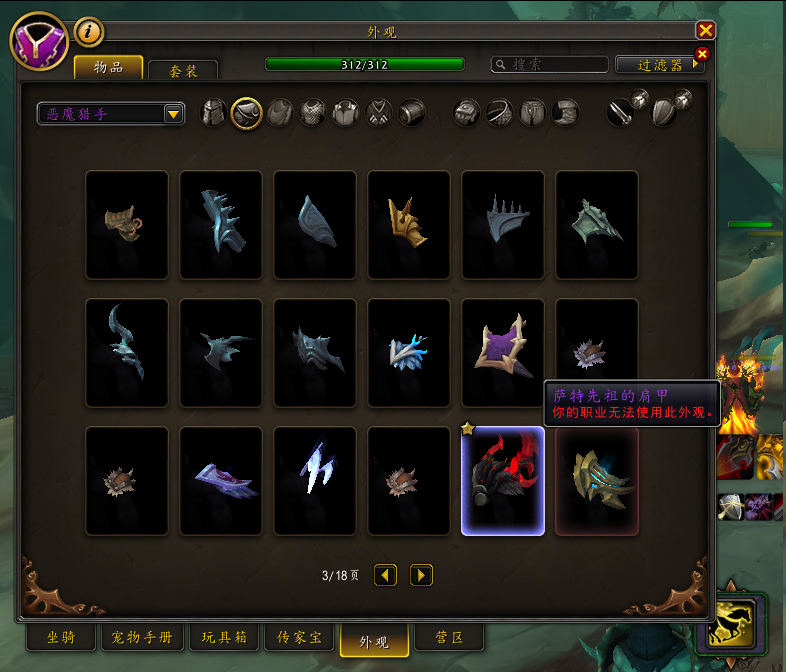
Task: Click the gold info help button
Action: pyautogui.click(x=90, y=32)
